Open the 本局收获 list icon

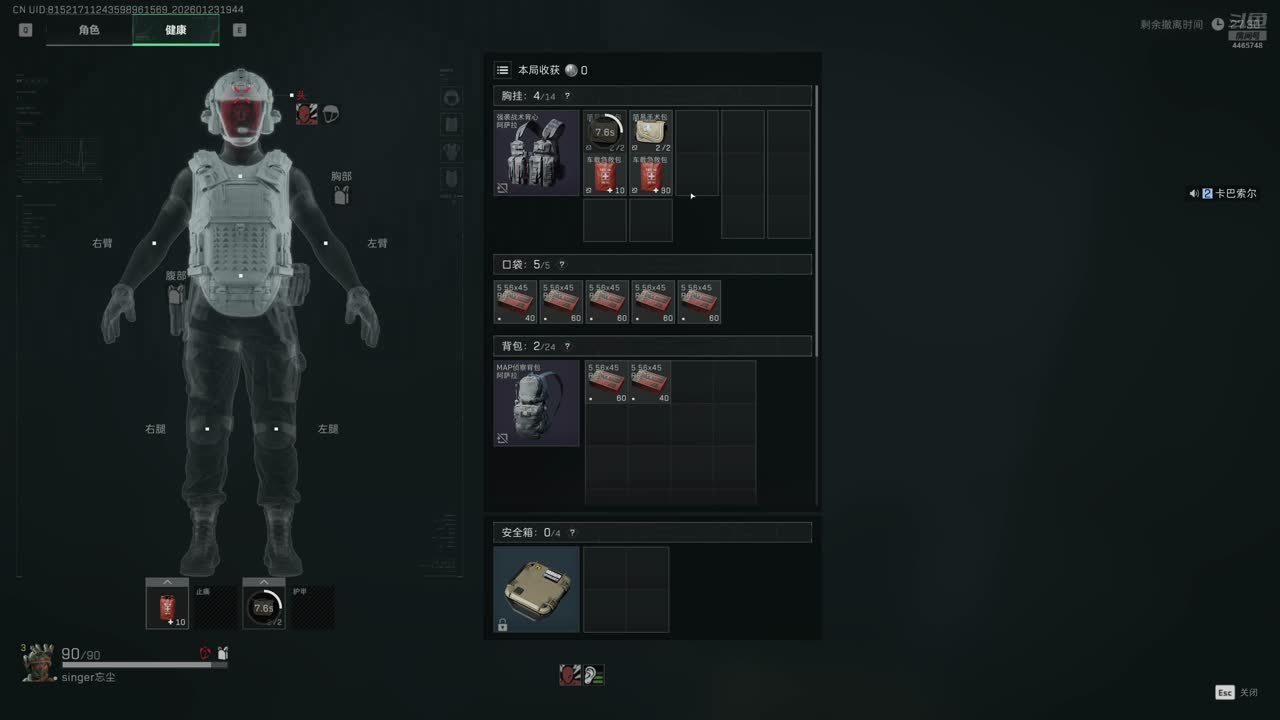click(503, 70)
